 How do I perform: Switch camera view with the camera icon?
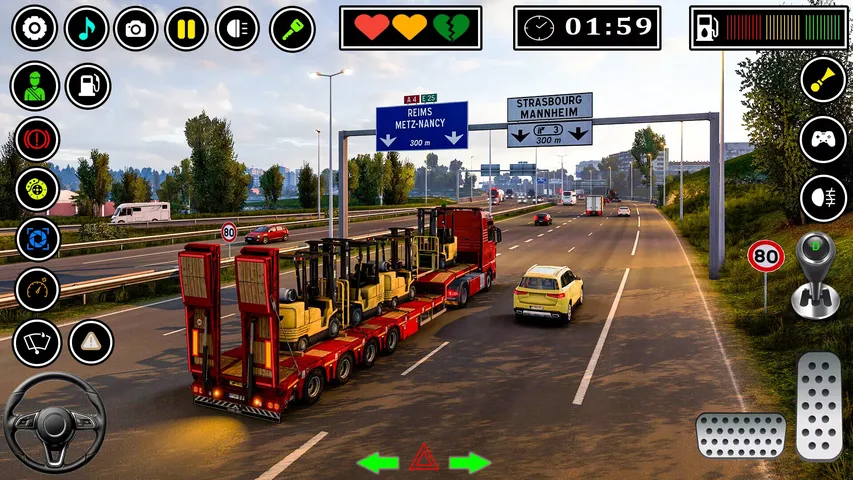pyautogui.click(x=136, y=28)
